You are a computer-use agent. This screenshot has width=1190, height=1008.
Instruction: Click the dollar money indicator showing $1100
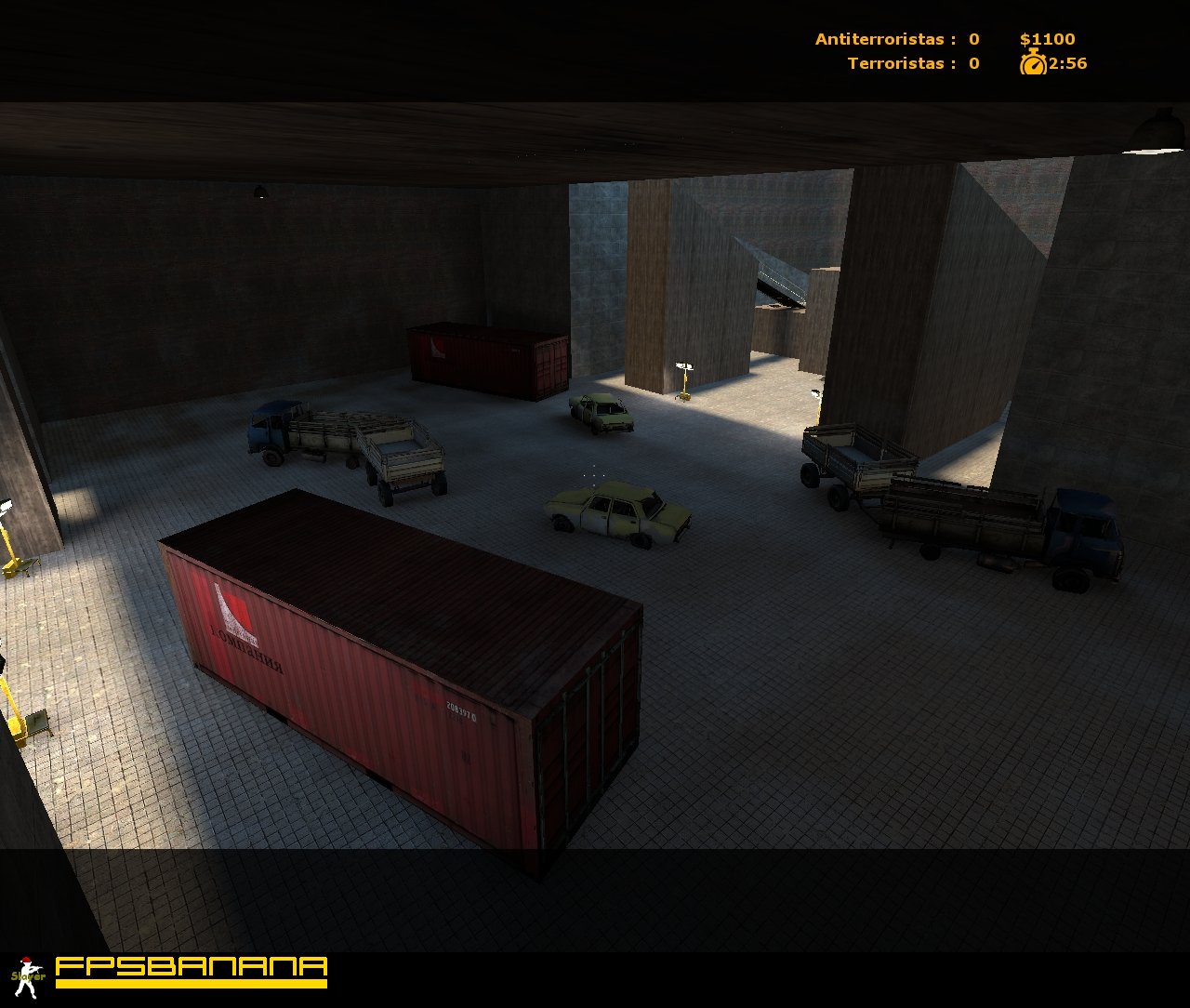coord(1048,39)
